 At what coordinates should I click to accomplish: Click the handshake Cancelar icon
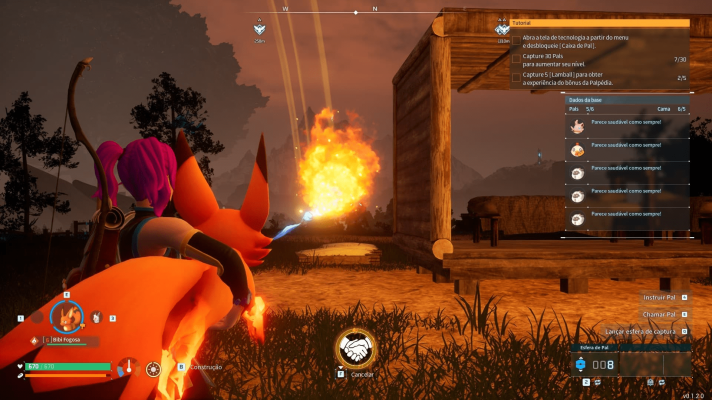tap(355, 348)
